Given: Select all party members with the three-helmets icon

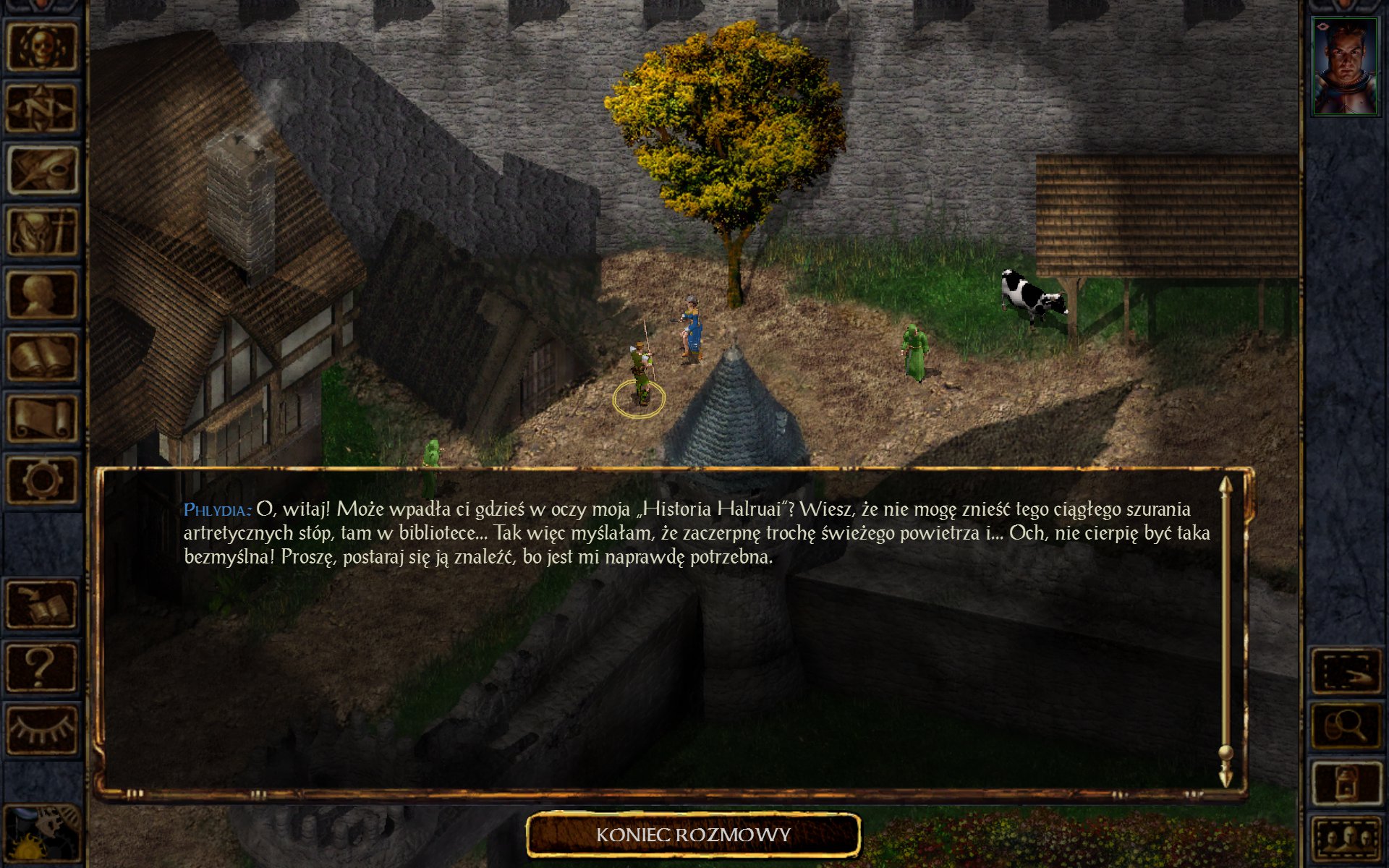Looking at the screenshot, I should click(1346, 839).
